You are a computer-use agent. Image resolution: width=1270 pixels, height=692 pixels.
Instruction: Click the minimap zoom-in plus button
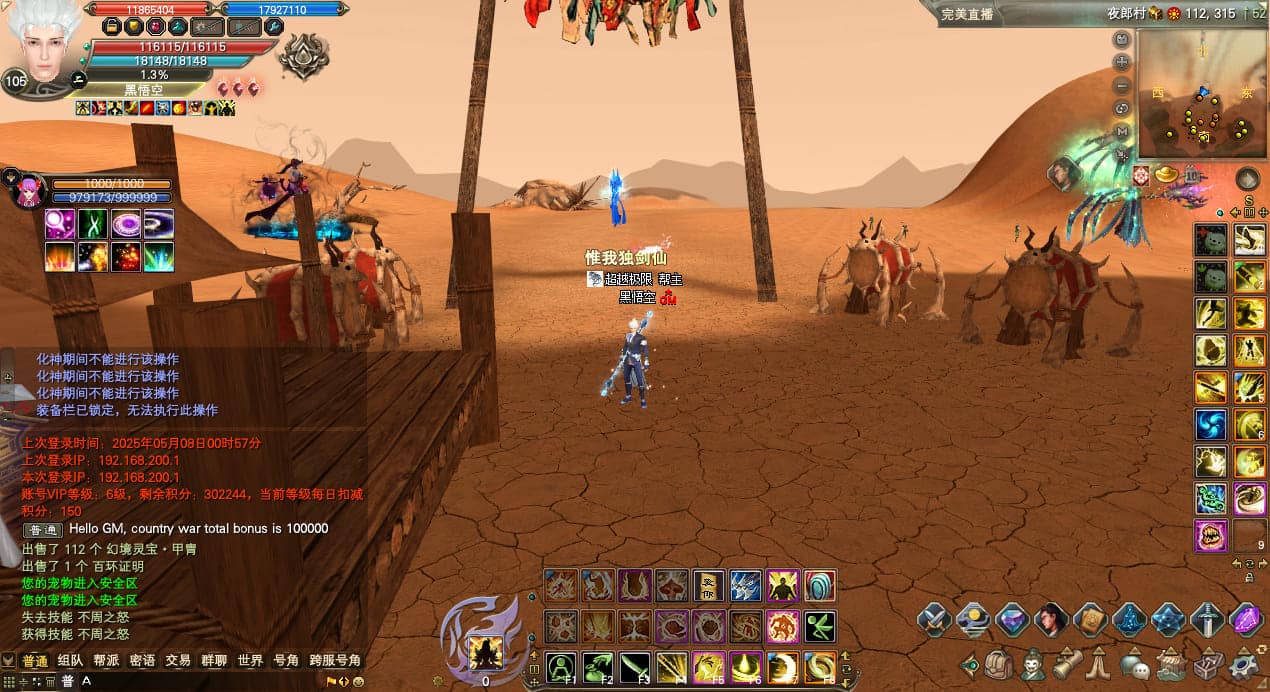coord(1121,62)
